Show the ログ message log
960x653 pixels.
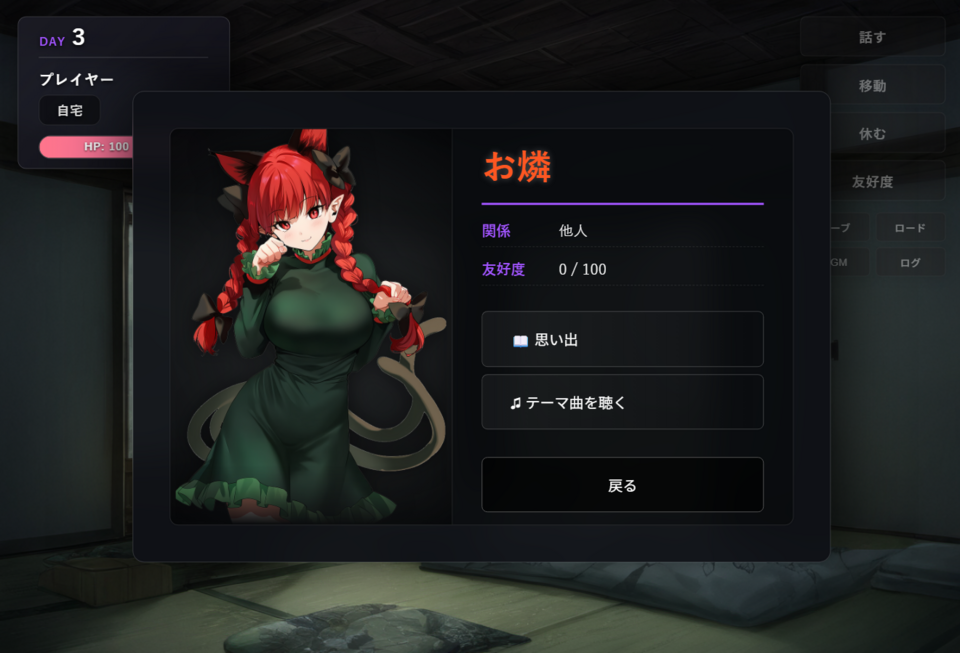click(x=910, y=262)
